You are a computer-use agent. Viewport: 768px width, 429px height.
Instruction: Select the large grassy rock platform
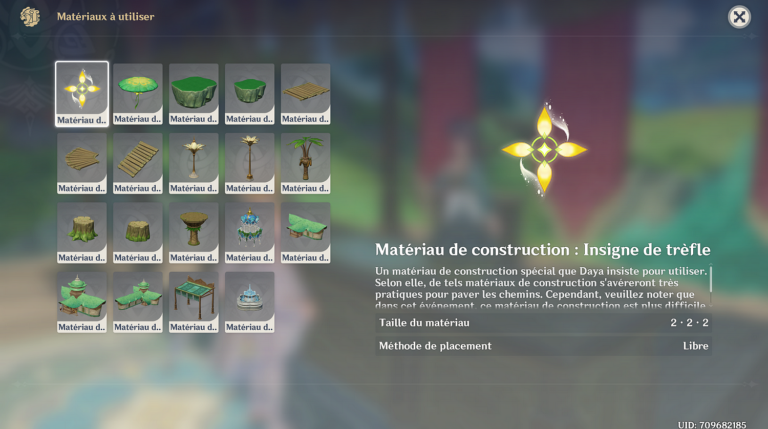pos(194,93)
